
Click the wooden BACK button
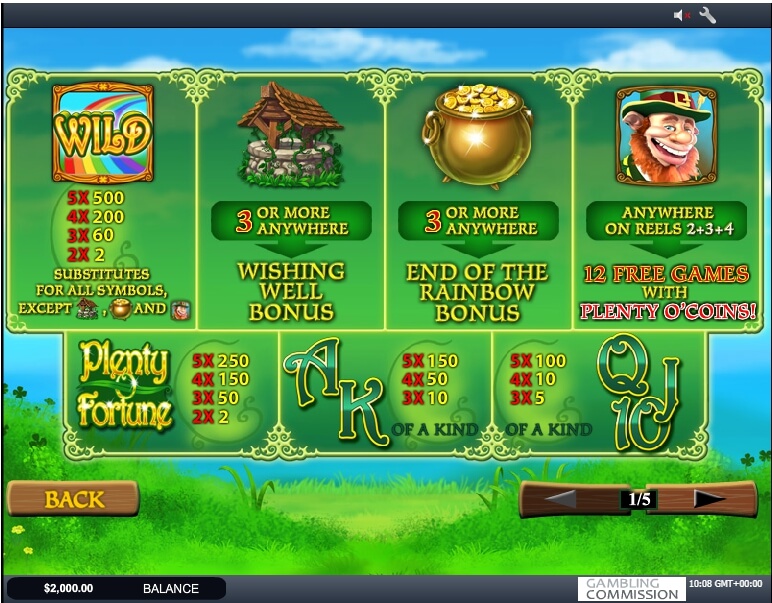(72, 498)
